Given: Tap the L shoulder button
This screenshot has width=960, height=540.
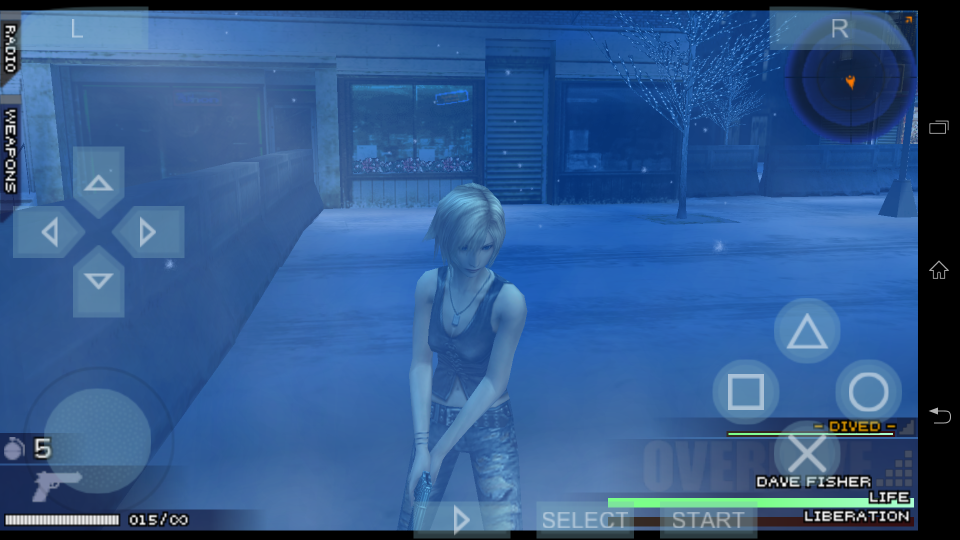Looking at the screenshot, I should [78, 29].
